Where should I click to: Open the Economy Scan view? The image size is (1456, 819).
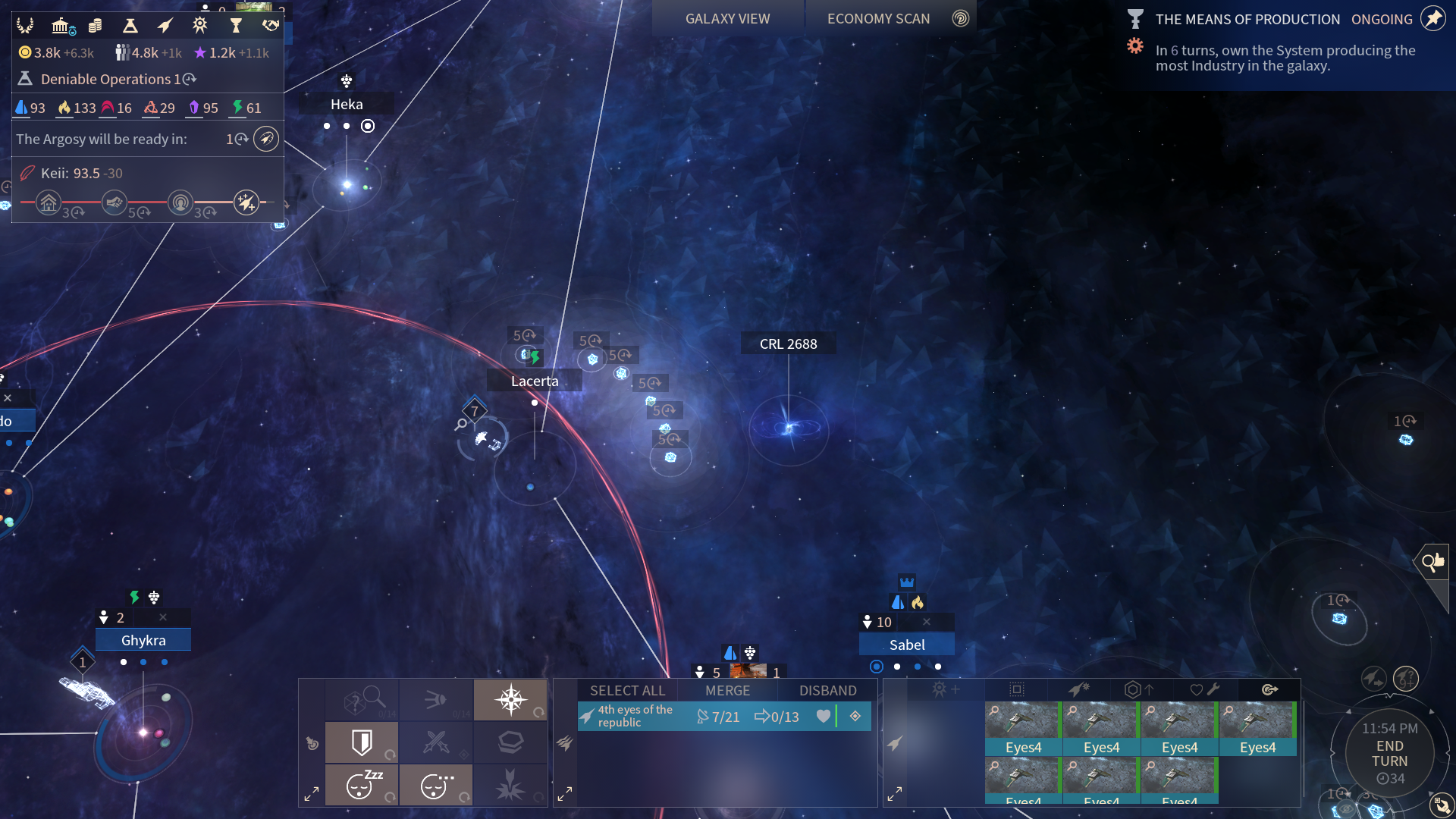[x=878, y=19]
